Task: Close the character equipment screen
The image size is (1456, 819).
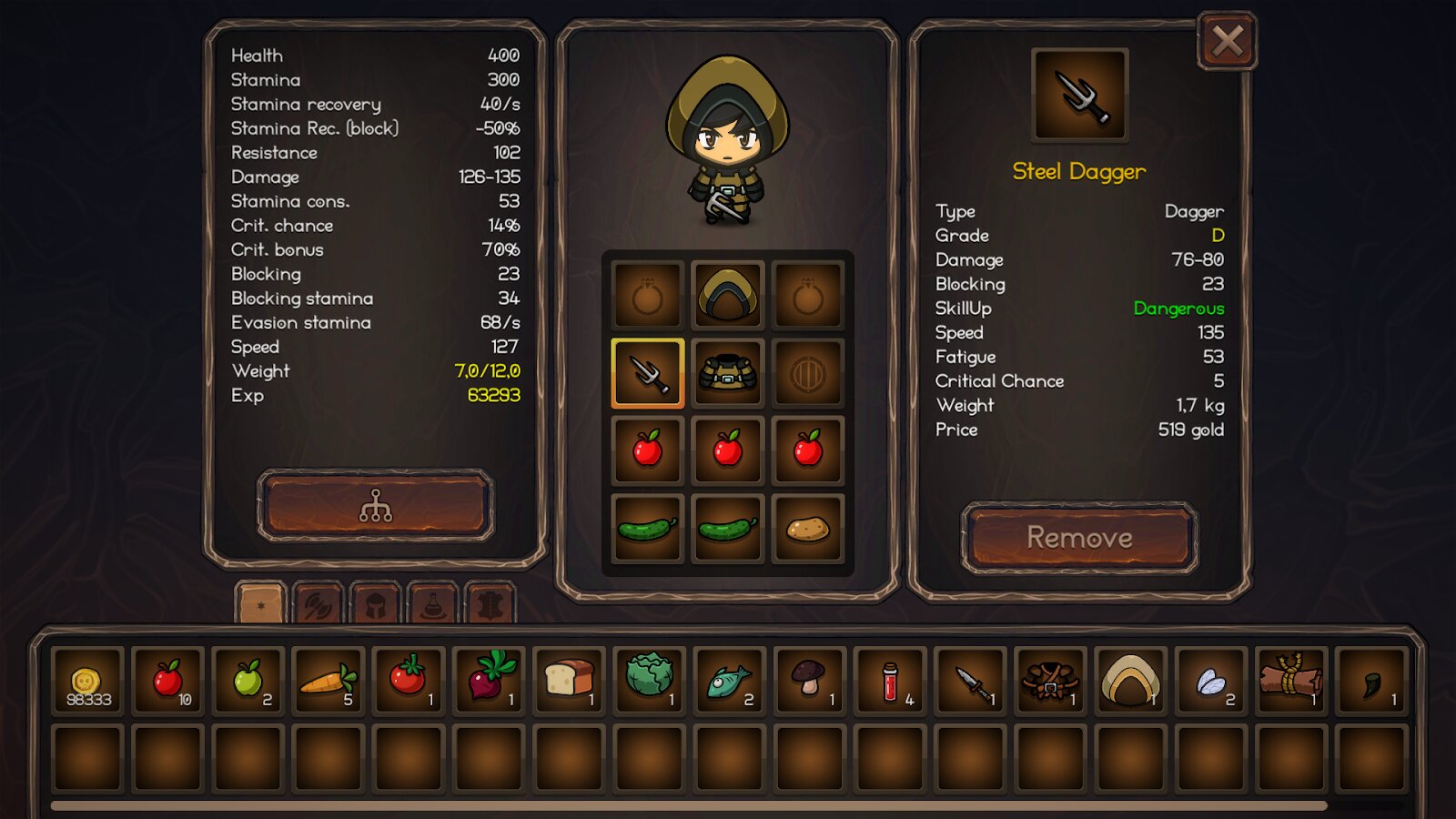Action: (1227, 41)
